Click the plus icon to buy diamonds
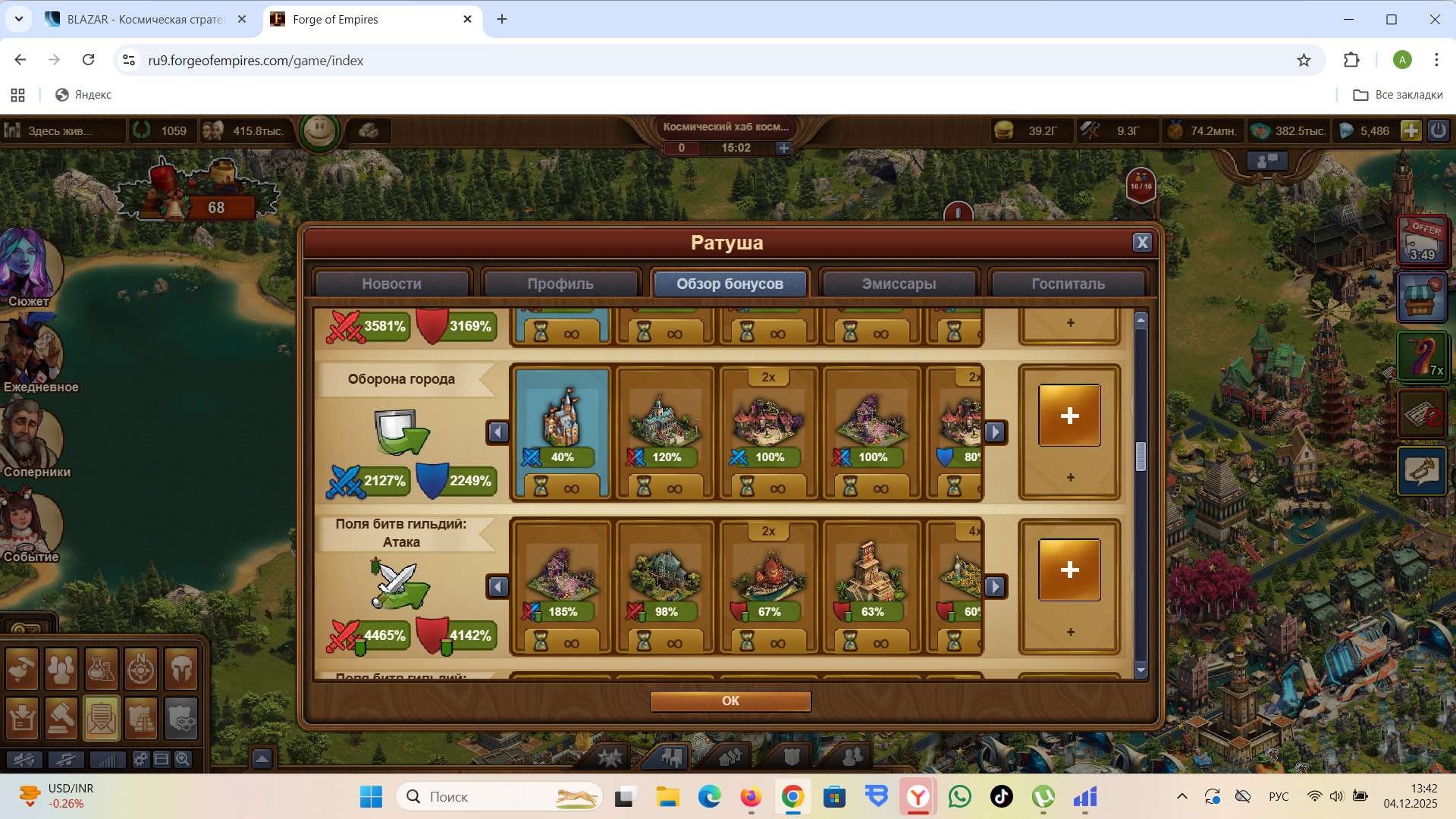 click(1411, 130)
